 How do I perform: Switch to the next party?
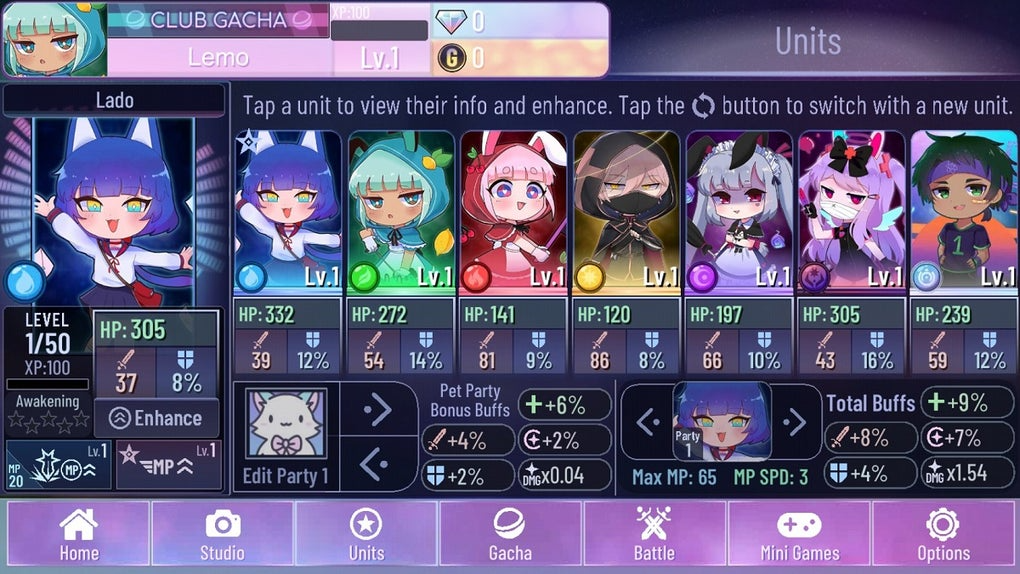pyautogui.click(x=795, y=421)
